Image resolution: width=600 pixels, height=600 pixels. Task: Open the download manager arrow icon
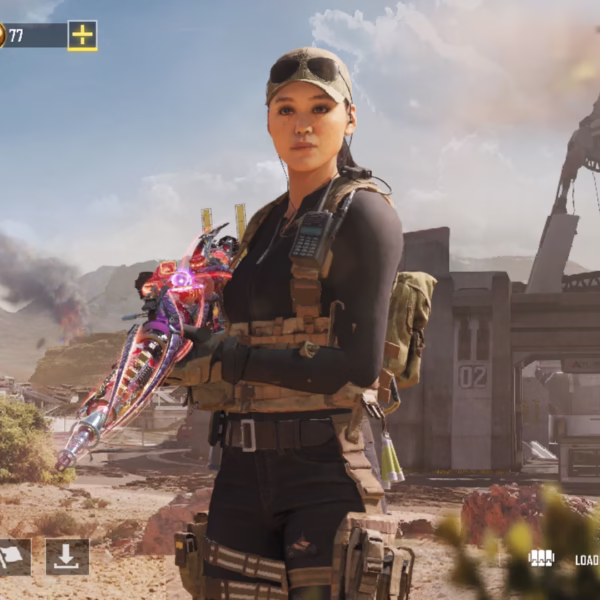67,557
